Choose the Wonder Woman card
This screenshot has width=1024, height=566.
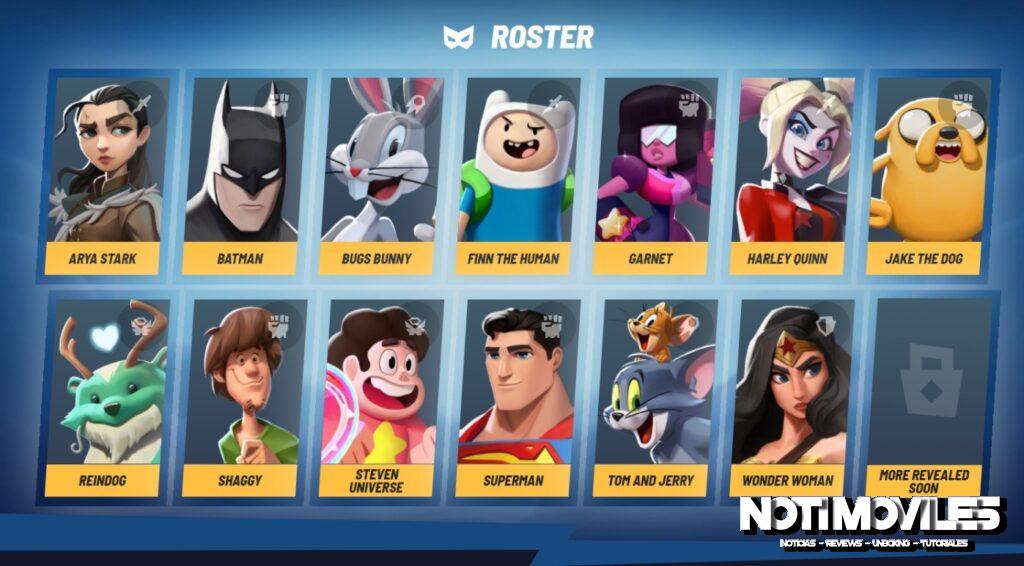(x=788, y=397)
